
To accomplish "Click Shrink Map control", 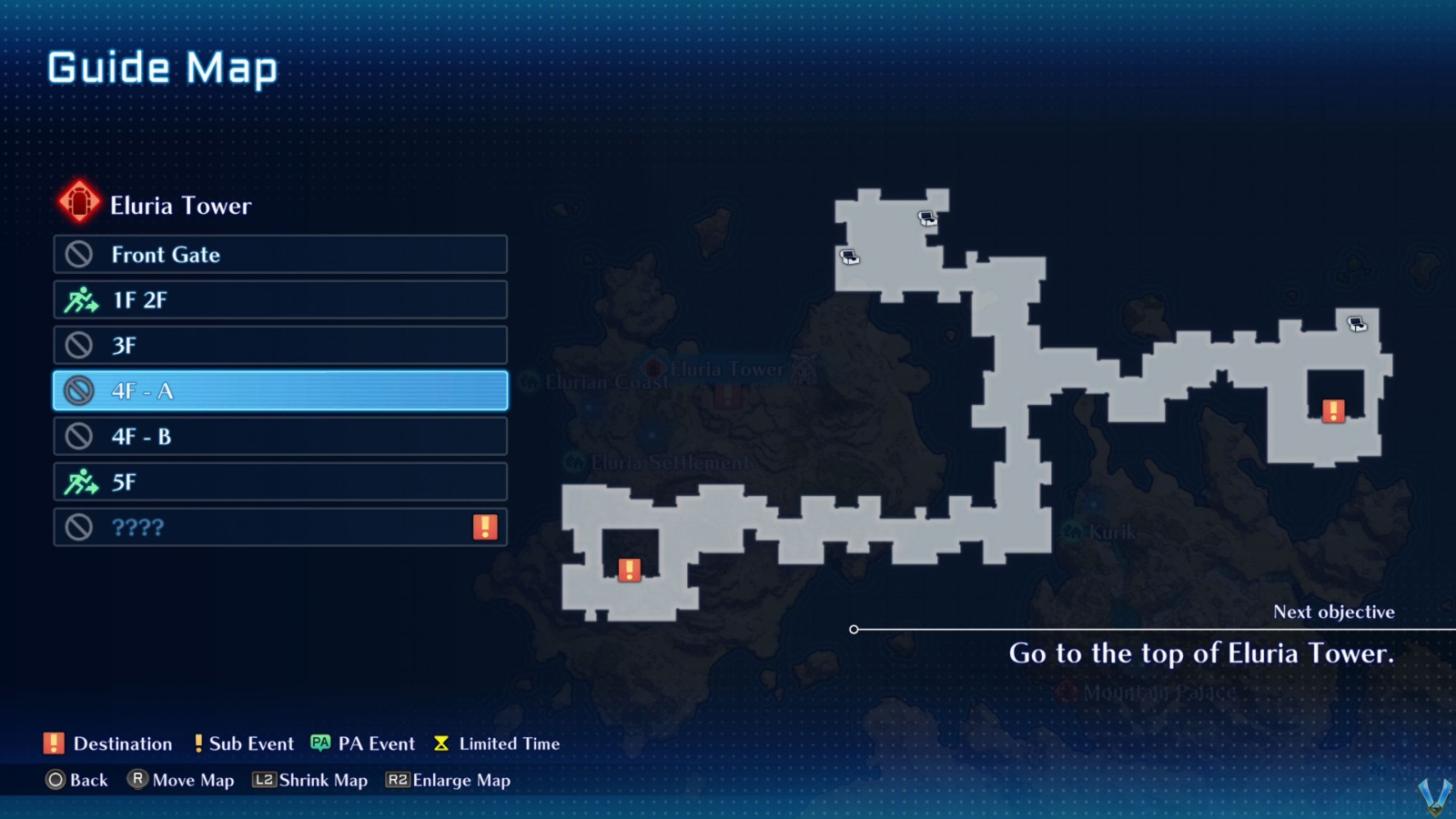I will pos(310,780).
